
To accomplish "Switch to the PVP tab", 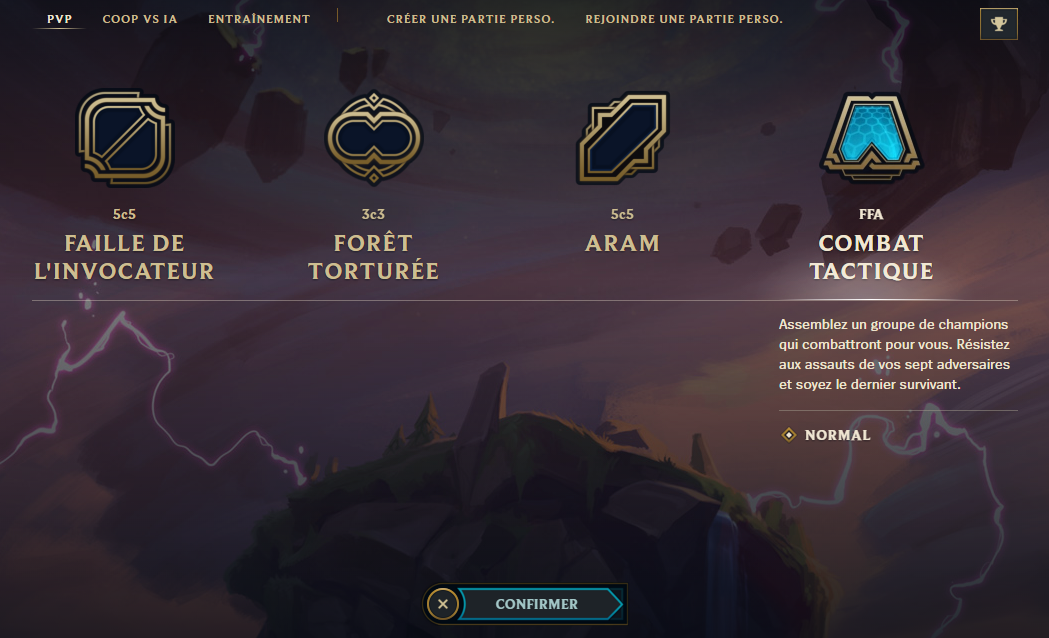I will (59, 19).
